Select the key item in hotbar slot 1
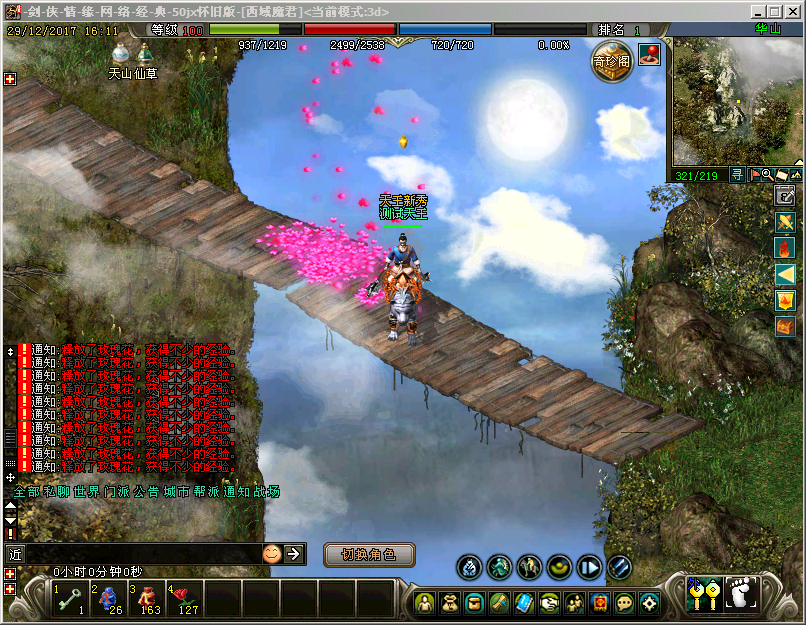Viewport: 806px width, 625px height. coord(71,598)
